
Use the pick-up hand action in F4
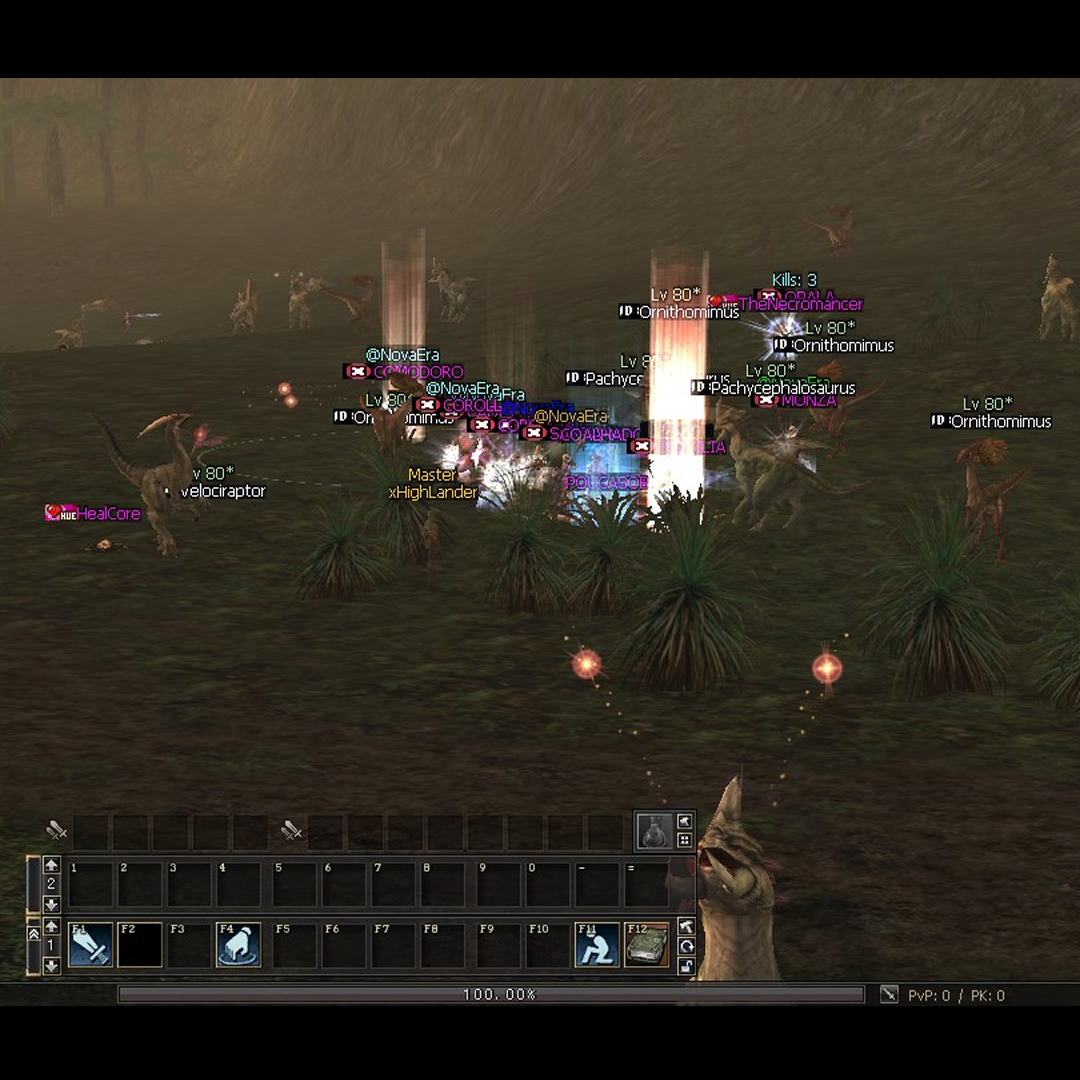[238, 945]
